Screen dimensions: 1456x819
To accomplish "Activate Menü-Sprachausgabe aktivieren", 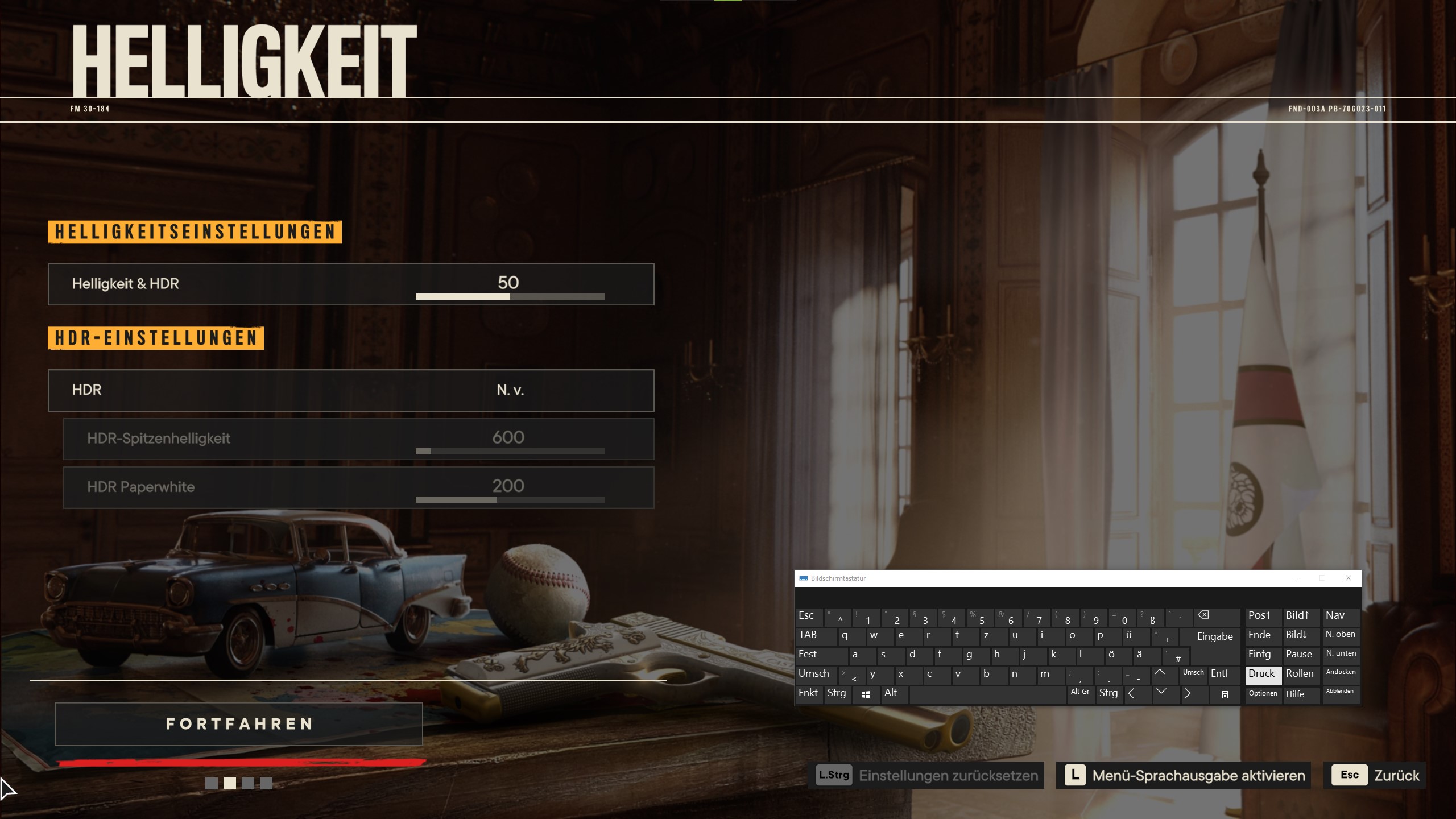I will (1183, 775).
